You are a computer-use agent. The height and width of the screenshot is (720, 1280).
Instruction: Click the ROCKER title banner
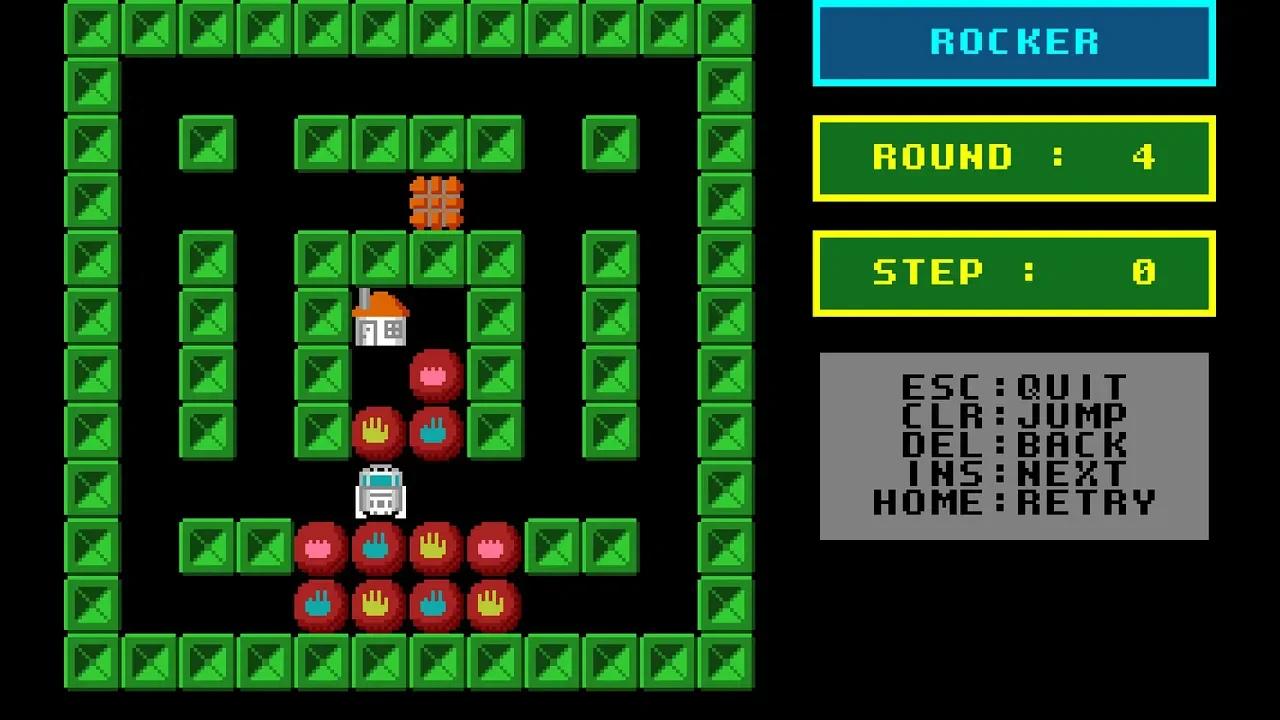click(1014, 41)
